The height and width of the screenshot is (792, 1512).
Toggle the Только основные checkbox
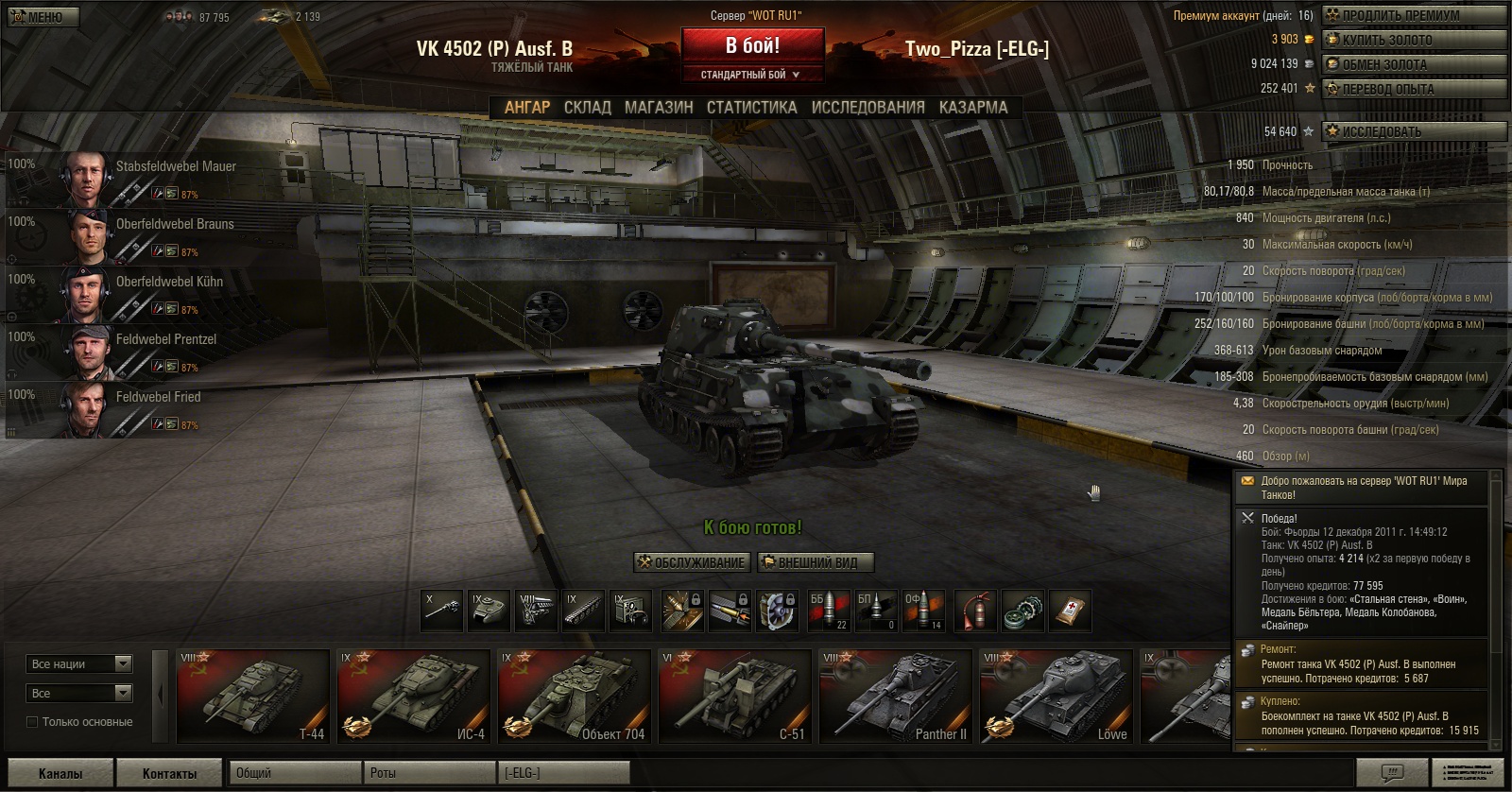32,722
